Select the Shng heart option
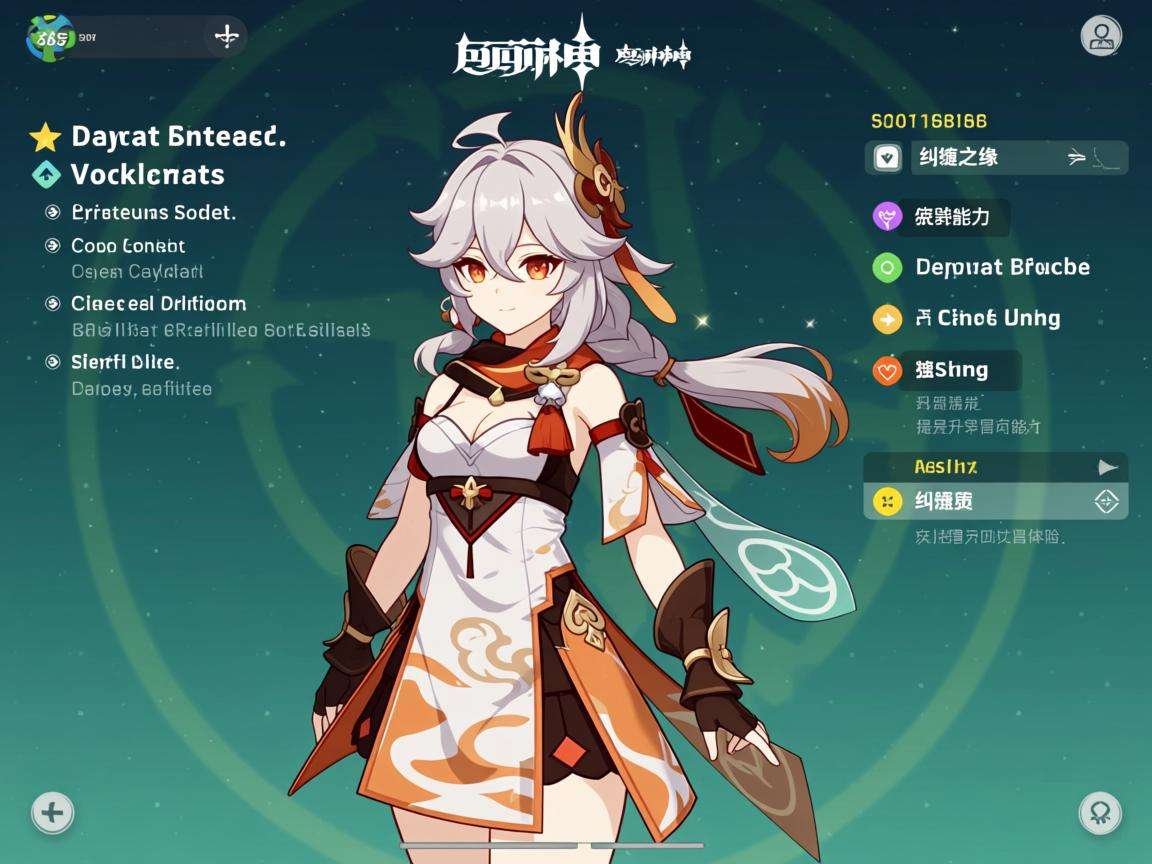 (x=944, y=370)
